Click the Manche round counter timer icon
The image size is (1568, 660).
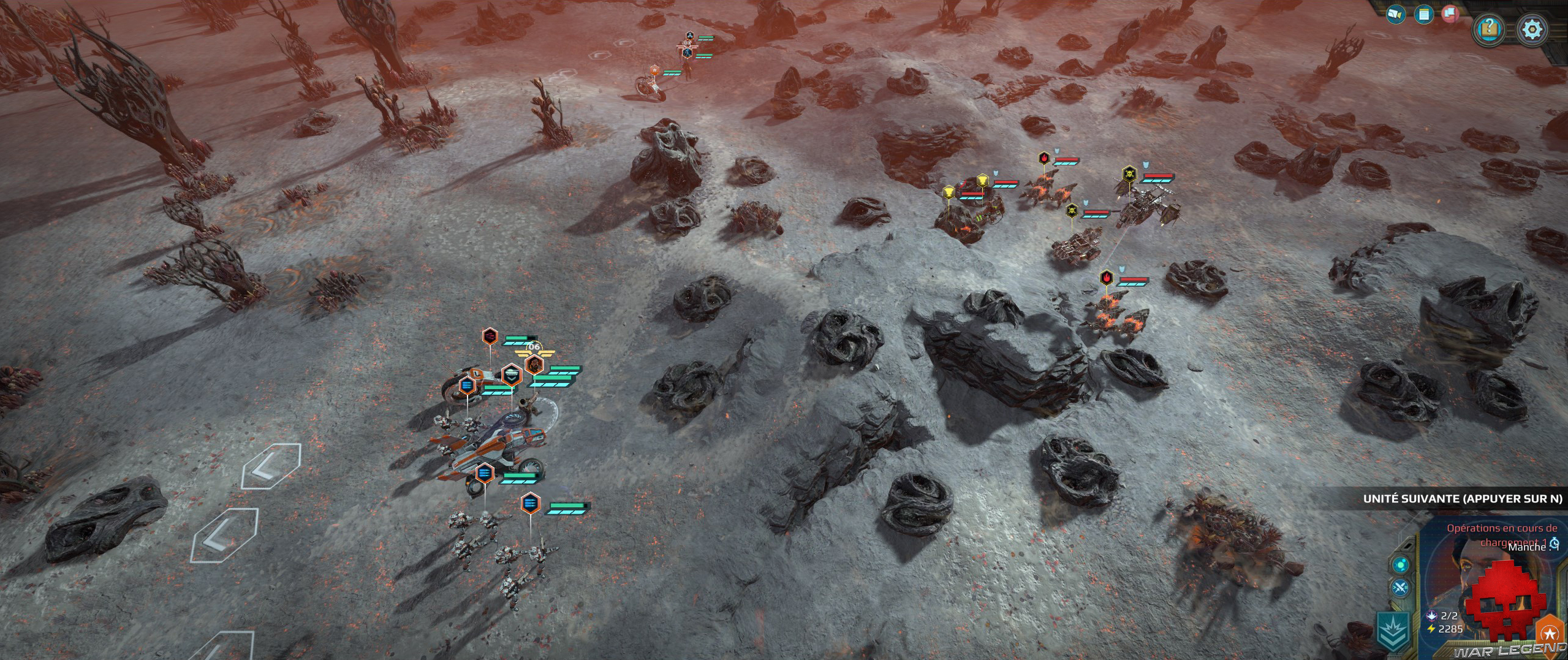click(1553, 544)
